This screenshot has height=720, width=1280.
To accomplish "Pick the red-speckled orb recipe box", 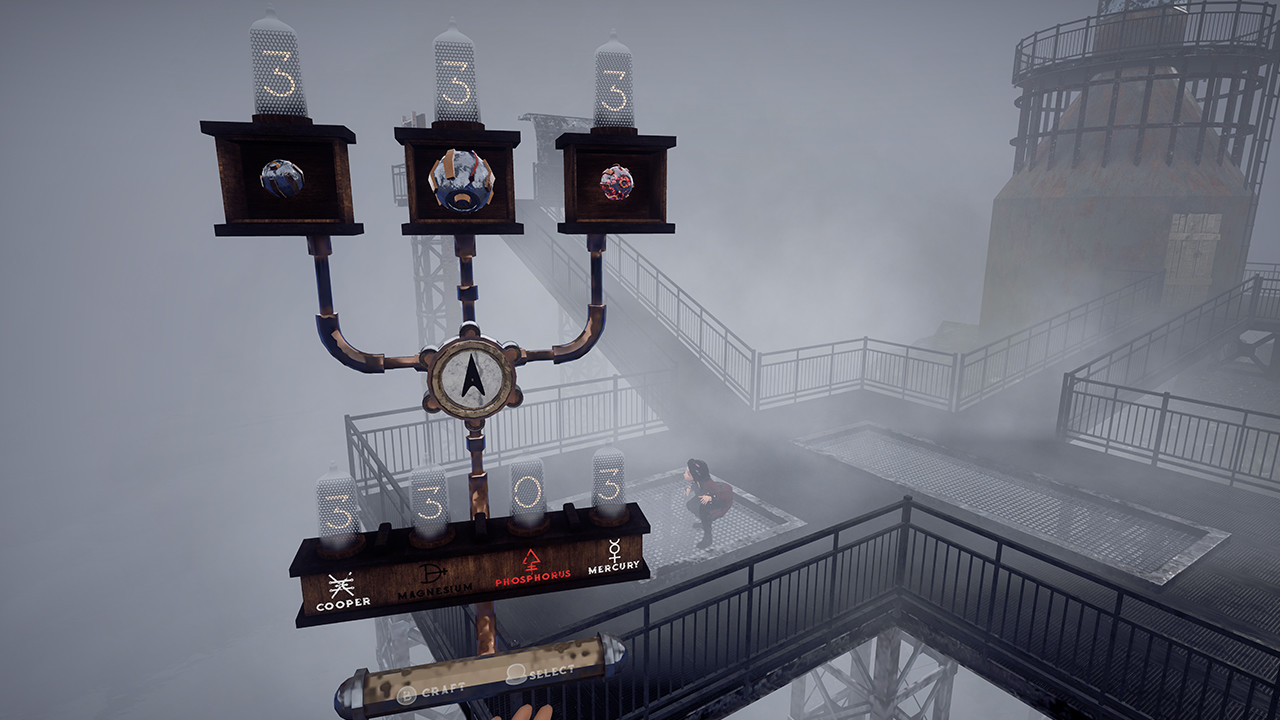I will tap(615, 182).
